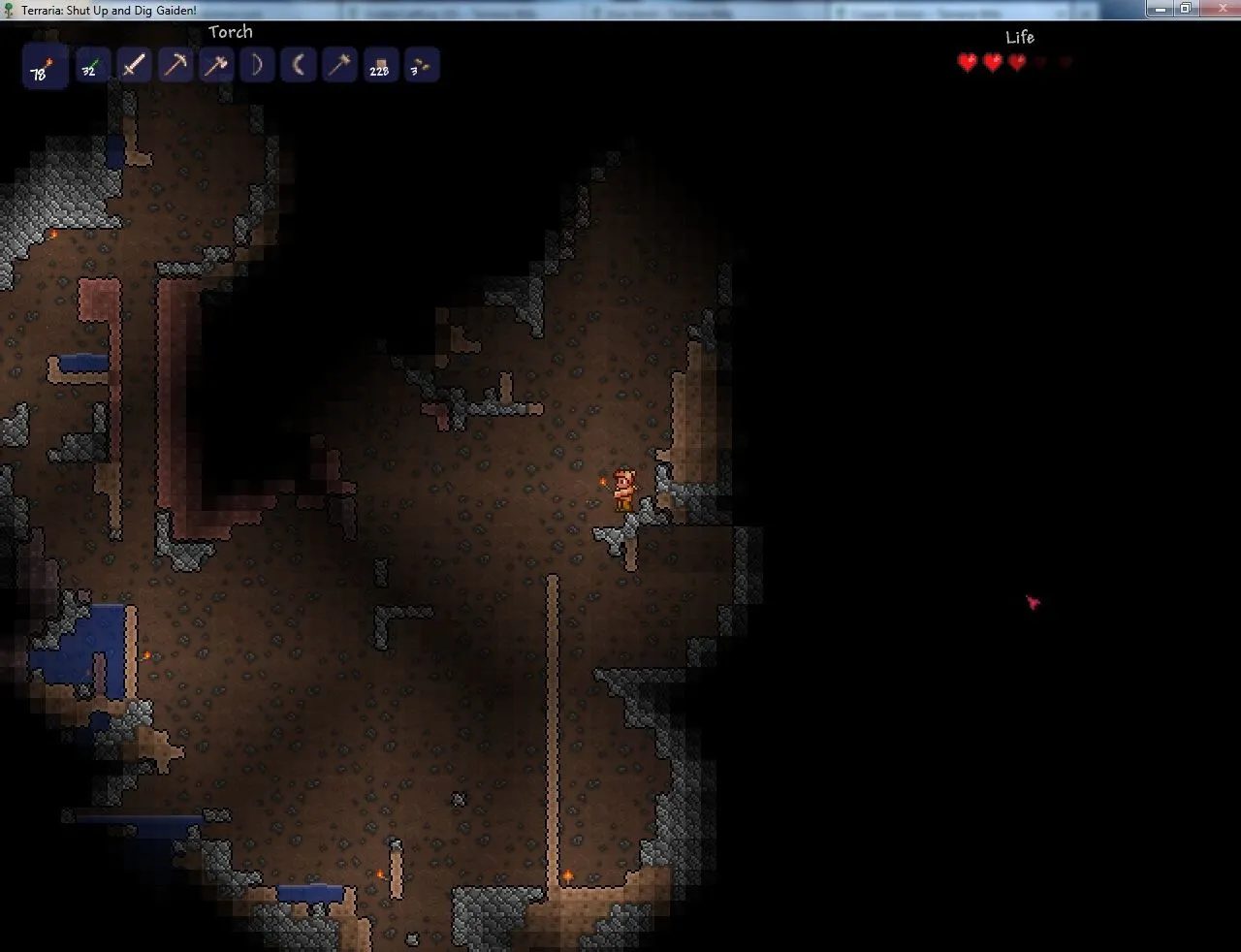The height and width of the screenshot is (952, 1241).
Task: Switch to the copper axe slot
Action: (216, 66)
